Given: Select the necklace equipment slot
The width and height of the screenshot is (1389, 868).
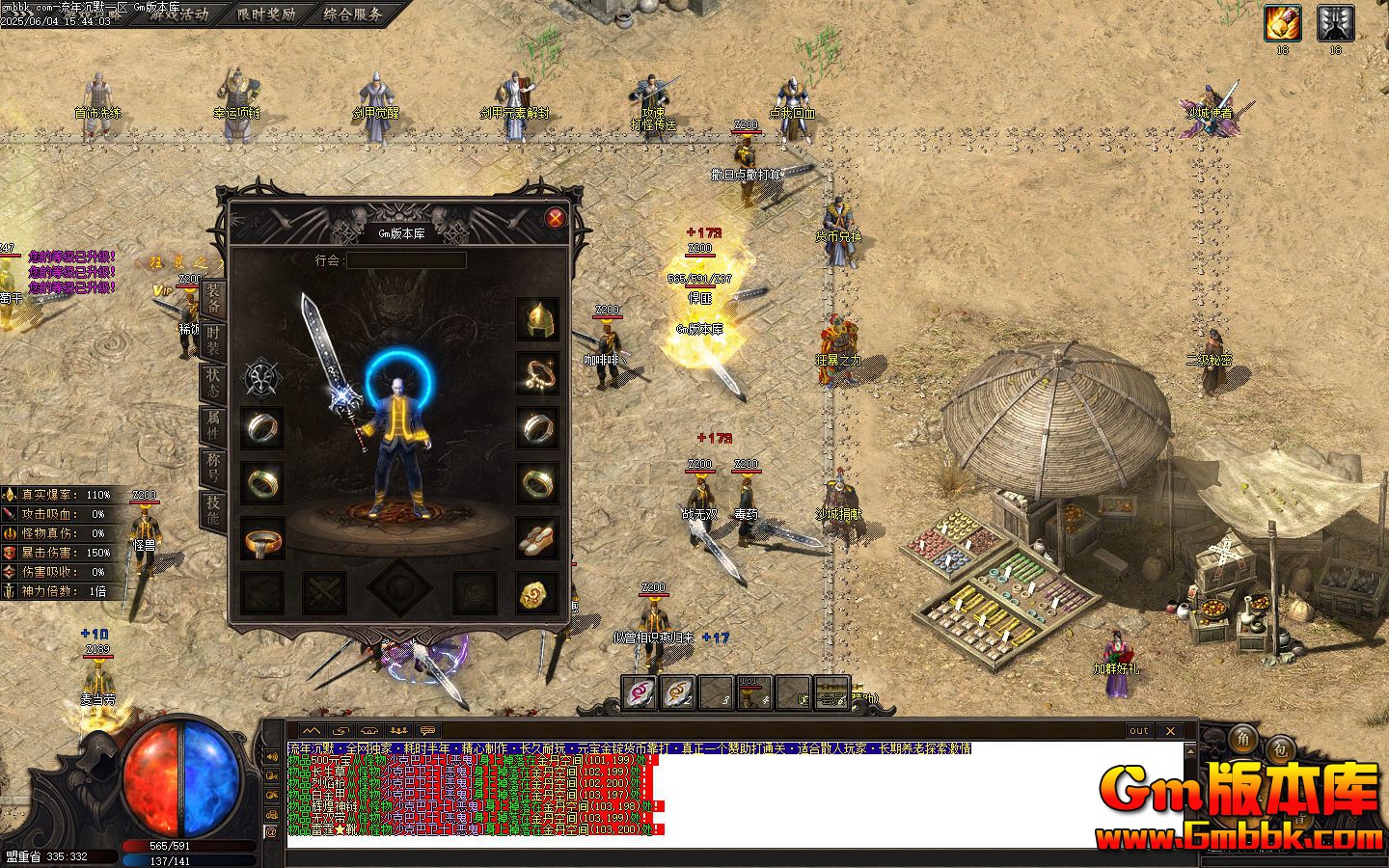Looking at the screenshot, I should 537,373.
